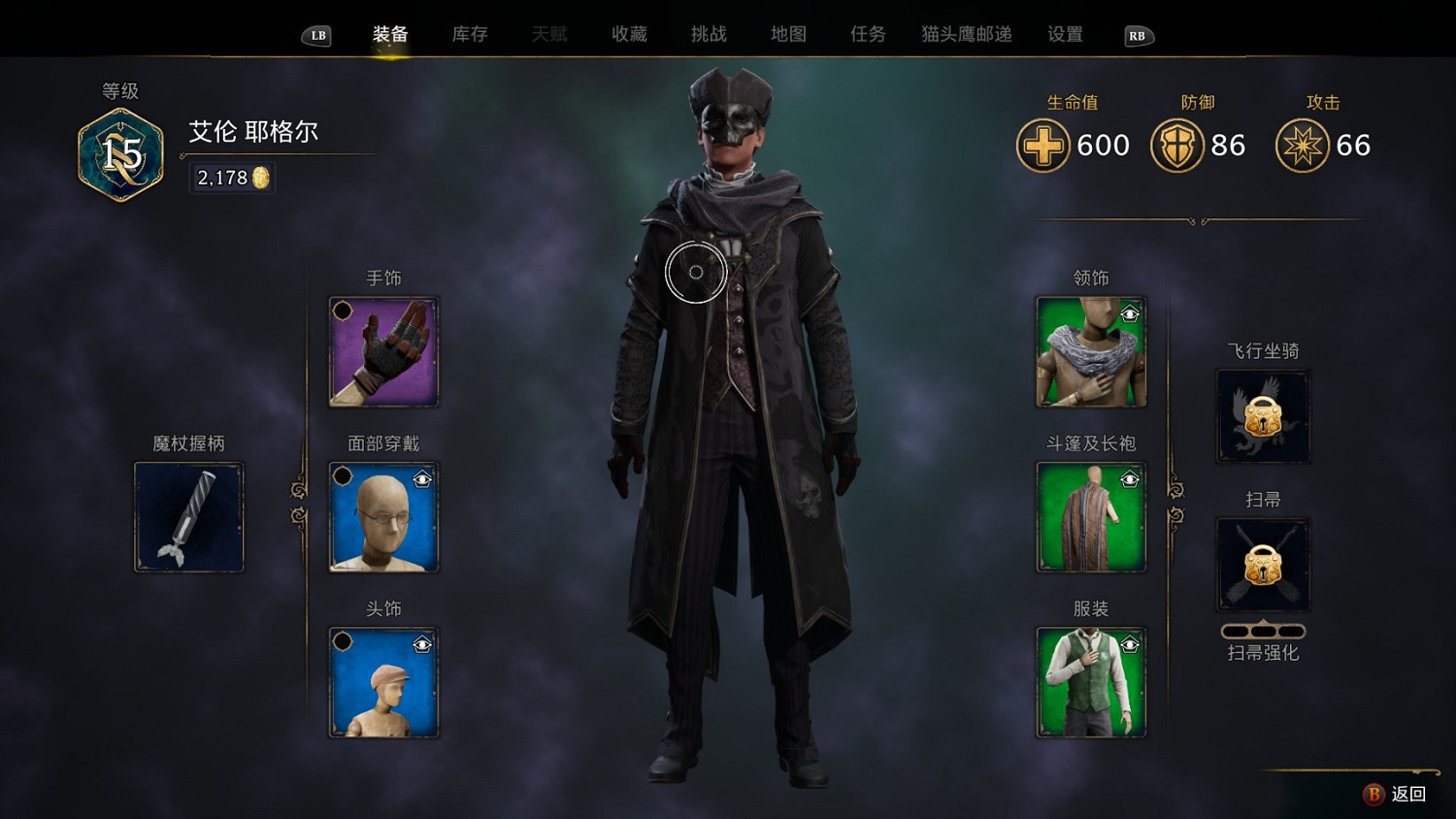1456x819 pixels.
Task: Toggle appearance change on the 头饰 slot
Action: point(422,642)
